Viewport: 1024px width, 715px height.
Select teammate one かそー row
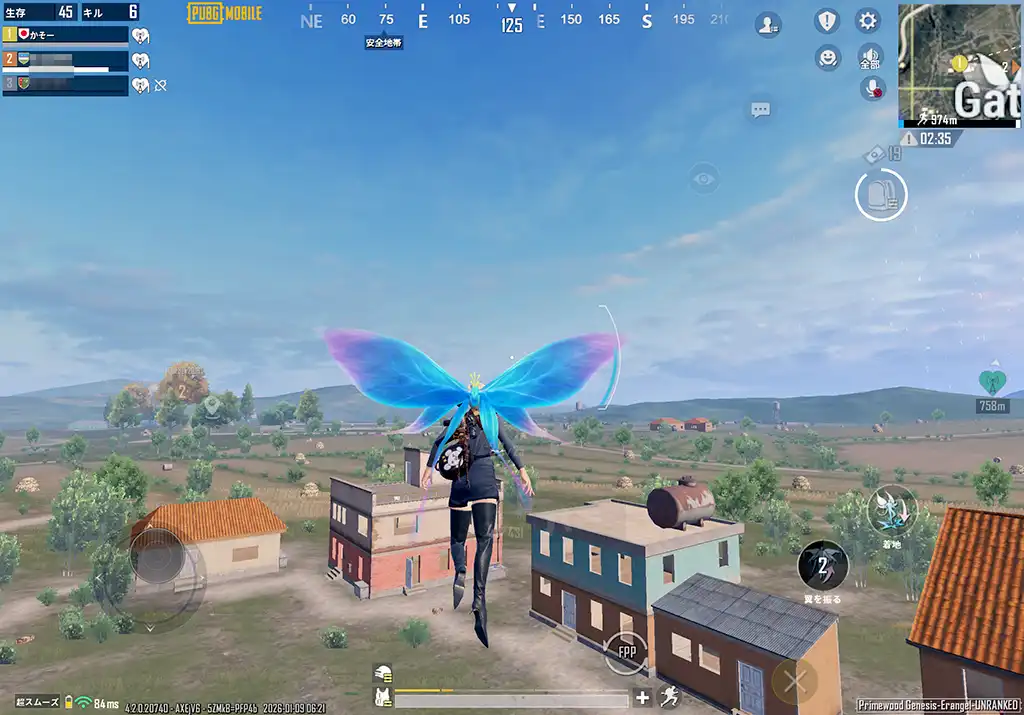[x=65, y=35]
